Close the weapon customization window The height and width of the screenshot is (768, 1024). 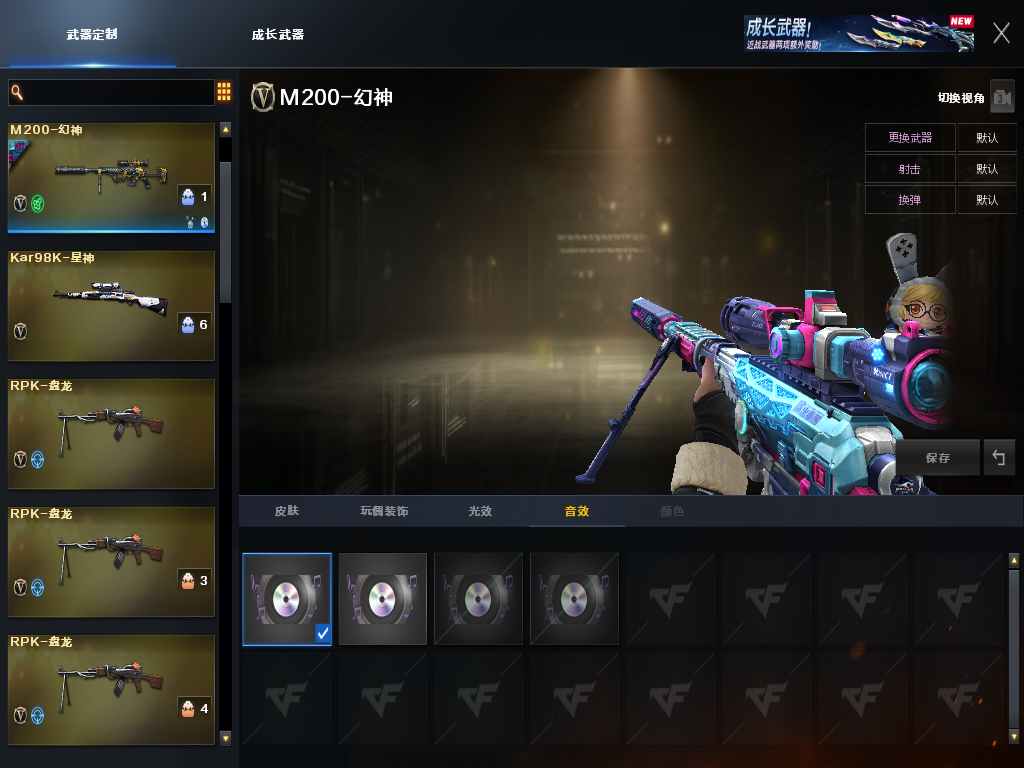pos(1001,33)
